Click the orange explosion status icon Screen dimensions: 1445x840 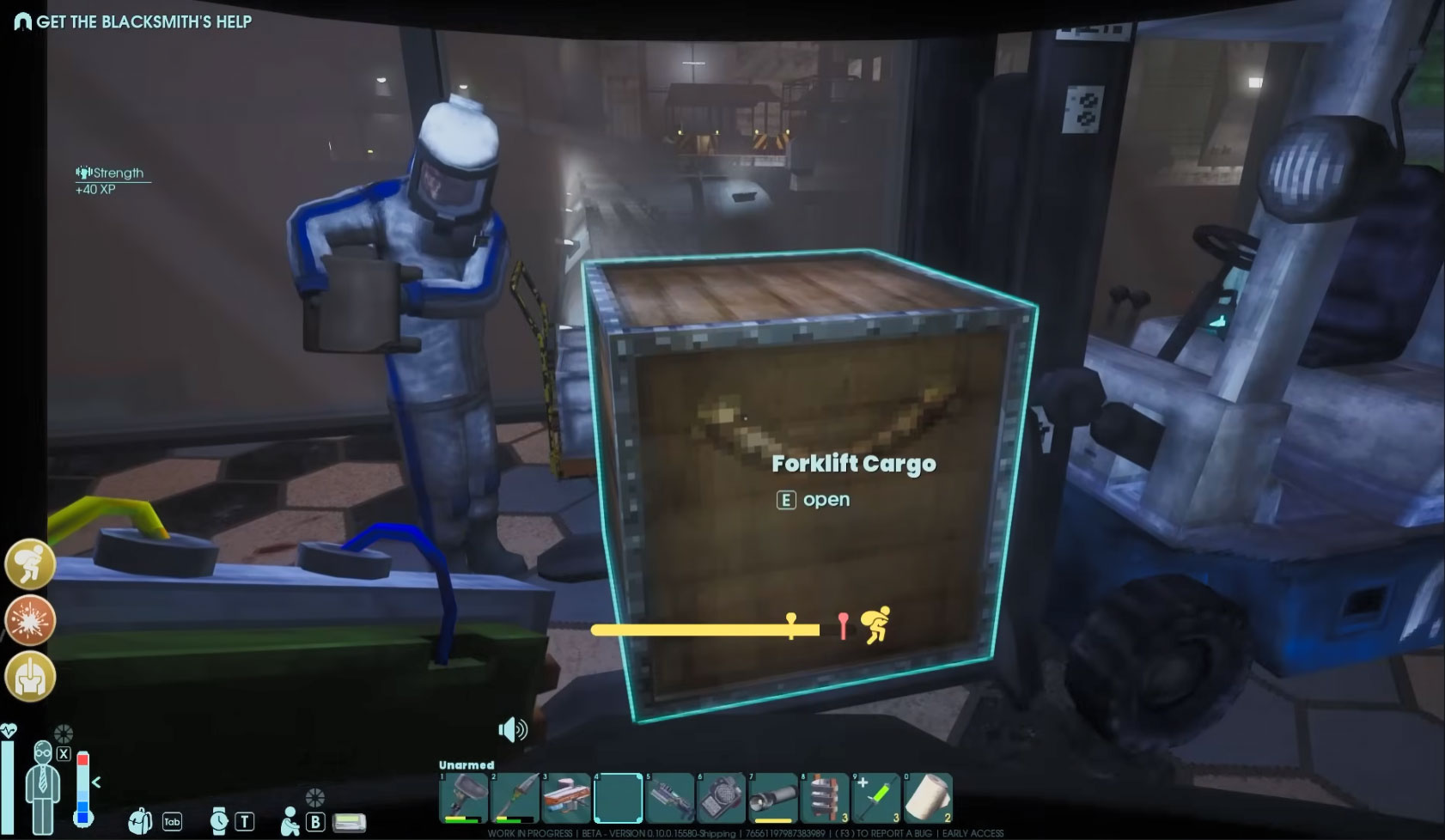[x=30, y=620]
